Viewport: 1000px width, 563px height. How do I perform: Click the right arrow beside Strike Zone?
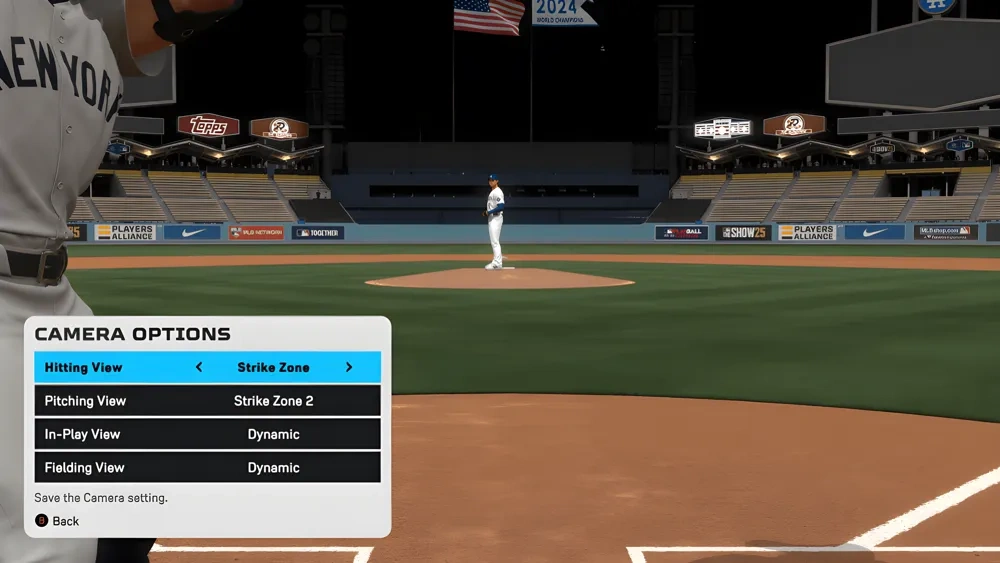(x=349, y=367)
